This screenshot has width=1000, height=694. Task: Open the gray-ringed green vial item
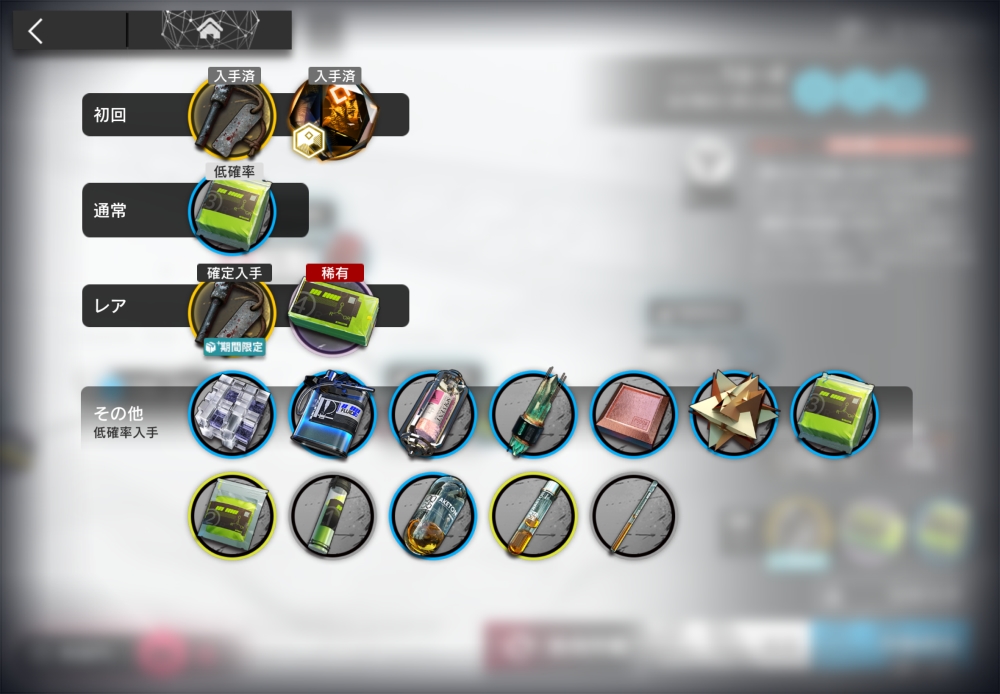[332, 516]
